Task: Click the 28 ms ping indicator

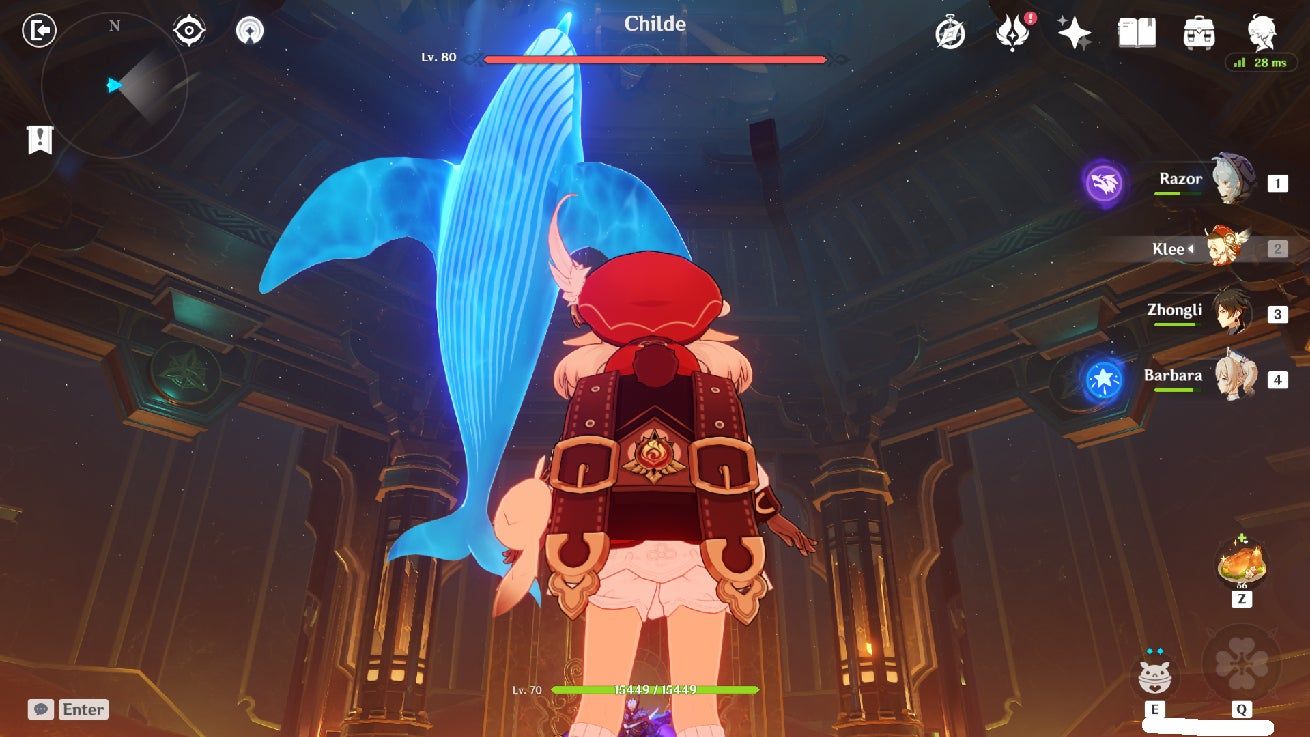Action: pos(1262,62)
